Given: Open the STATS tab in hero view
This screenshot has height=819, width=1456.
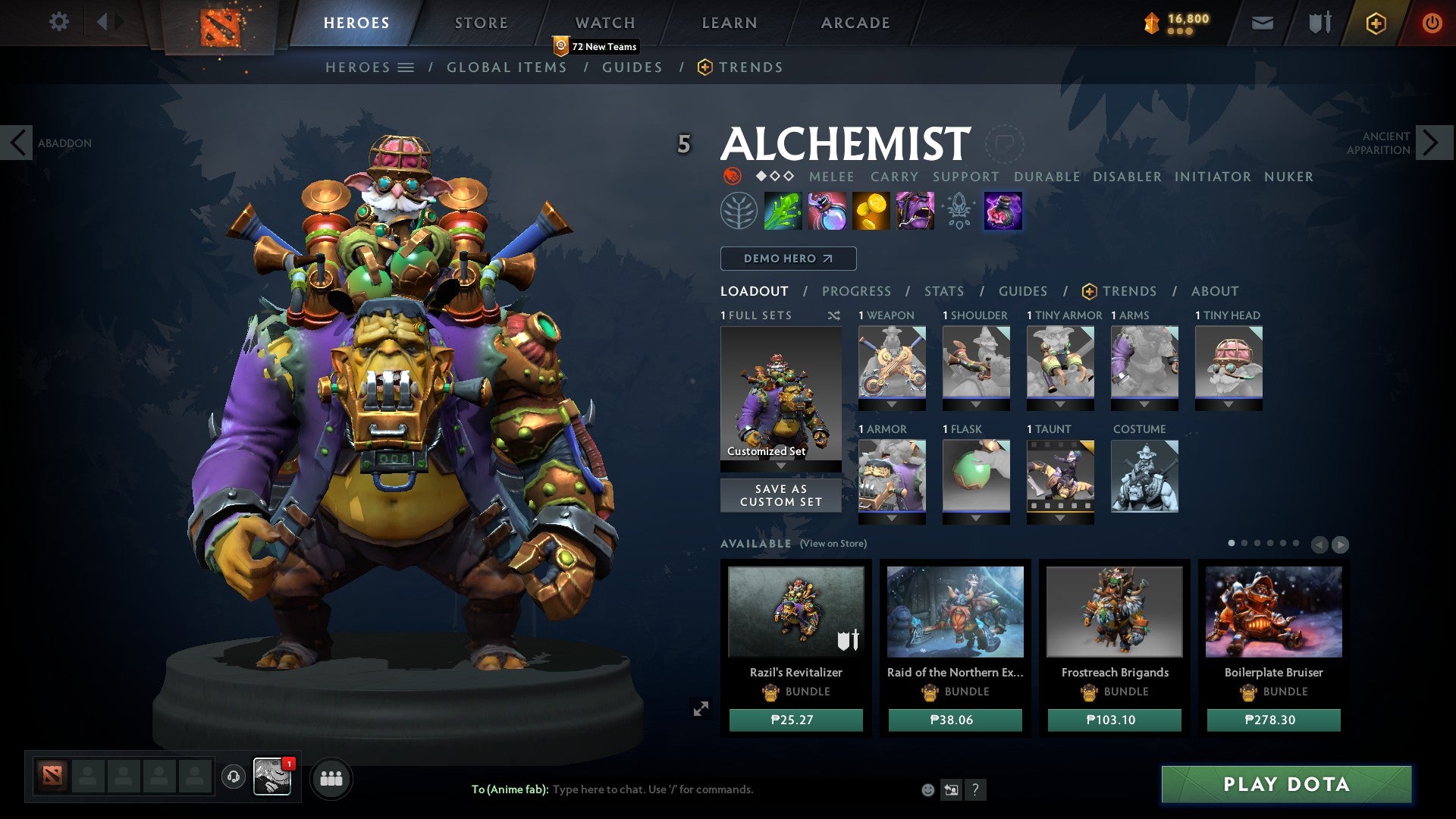Looking at the screenshot, I should [x=943, y=291].
